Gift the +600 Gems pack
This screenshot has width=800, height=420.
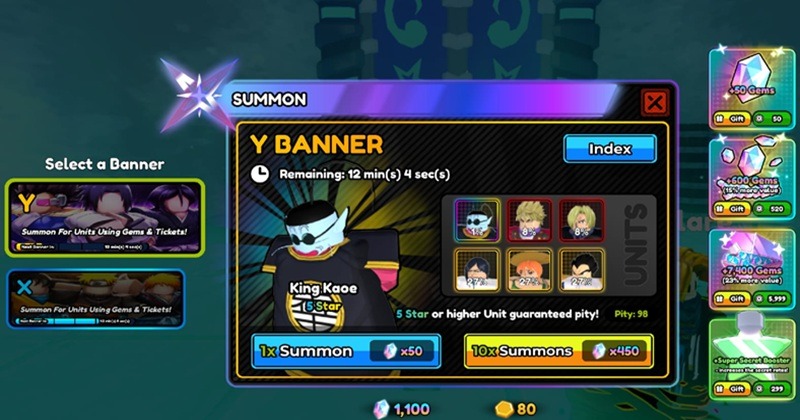(729, 209)
